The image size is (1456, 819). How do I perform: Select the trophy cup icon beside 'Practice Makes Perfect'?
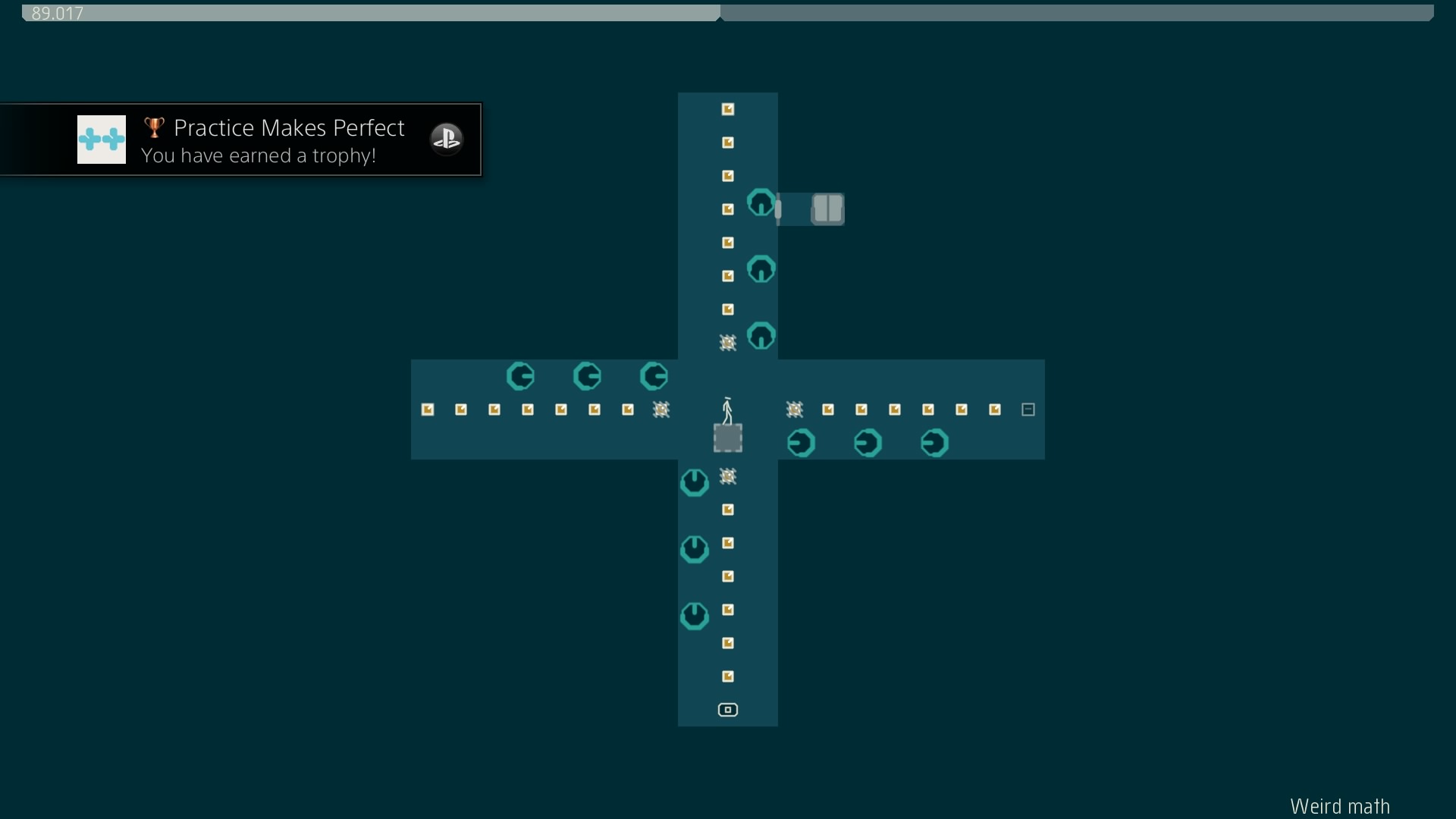point(154,127)
